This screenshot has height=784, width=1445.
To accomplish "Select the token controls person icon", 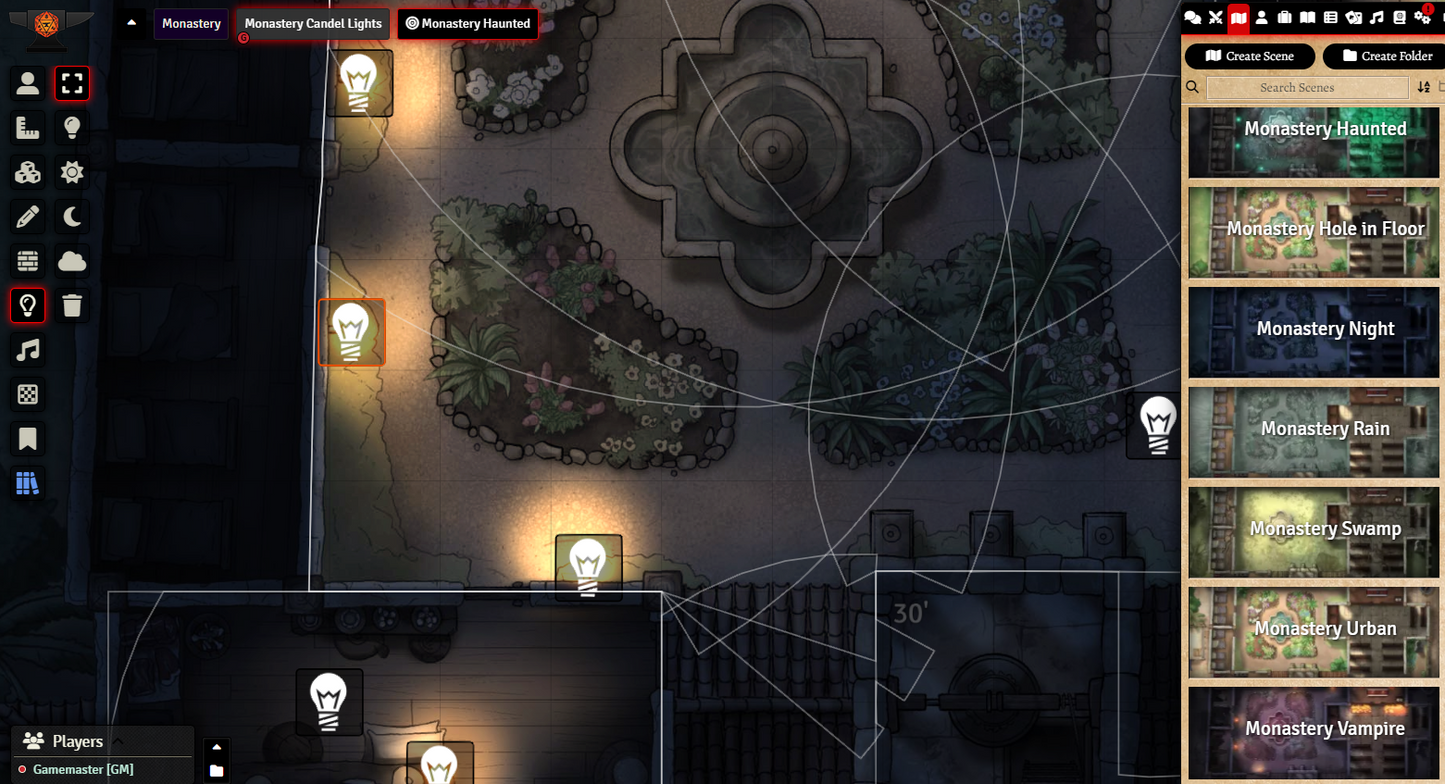I will [x=28, y=84].
